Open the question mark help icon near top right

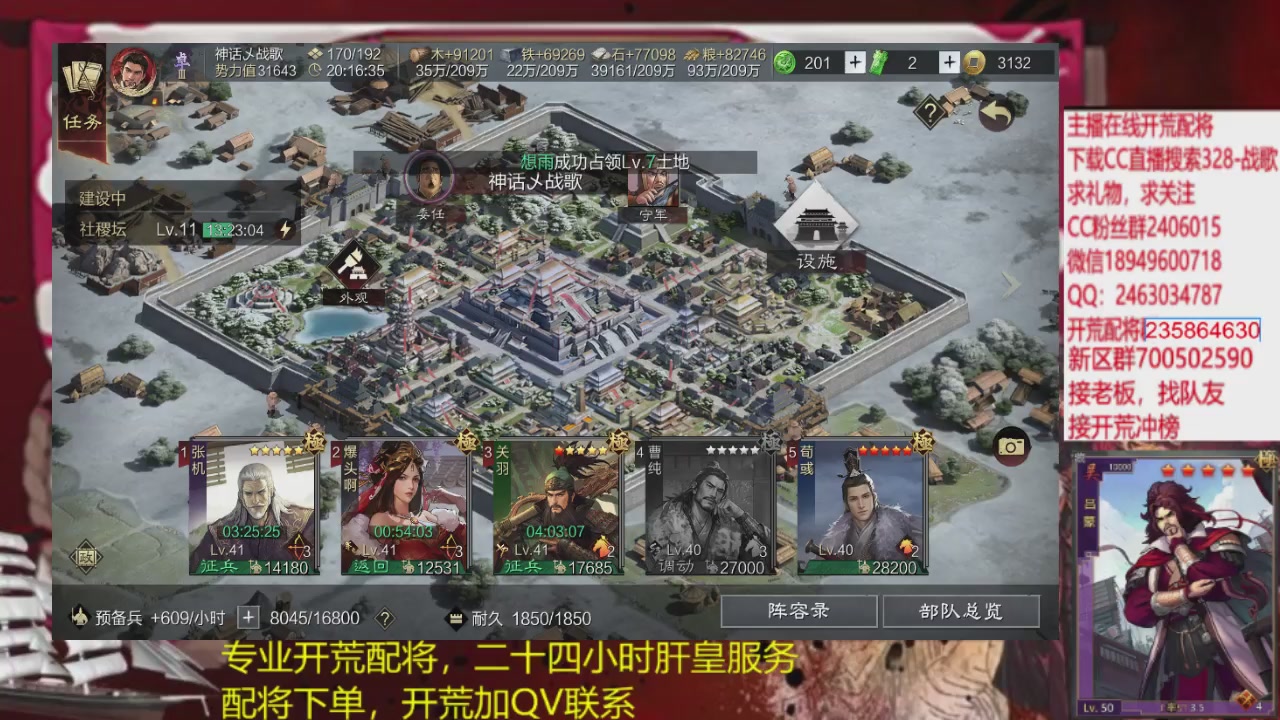click(x=931, y=110)
